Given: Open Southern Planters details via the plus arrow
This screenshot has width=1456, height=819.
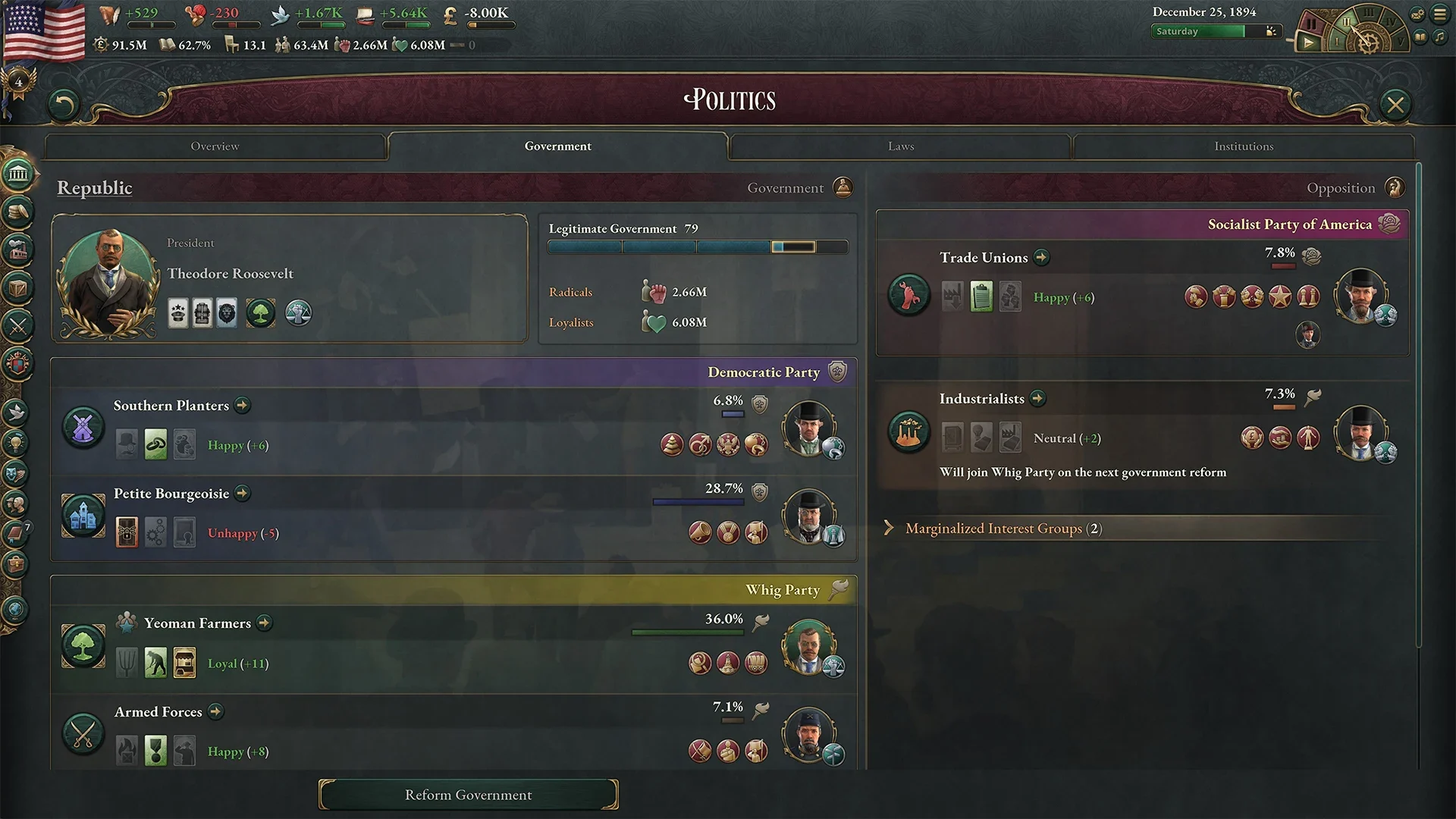Looking at the screenshot, I should click(242, 406).
